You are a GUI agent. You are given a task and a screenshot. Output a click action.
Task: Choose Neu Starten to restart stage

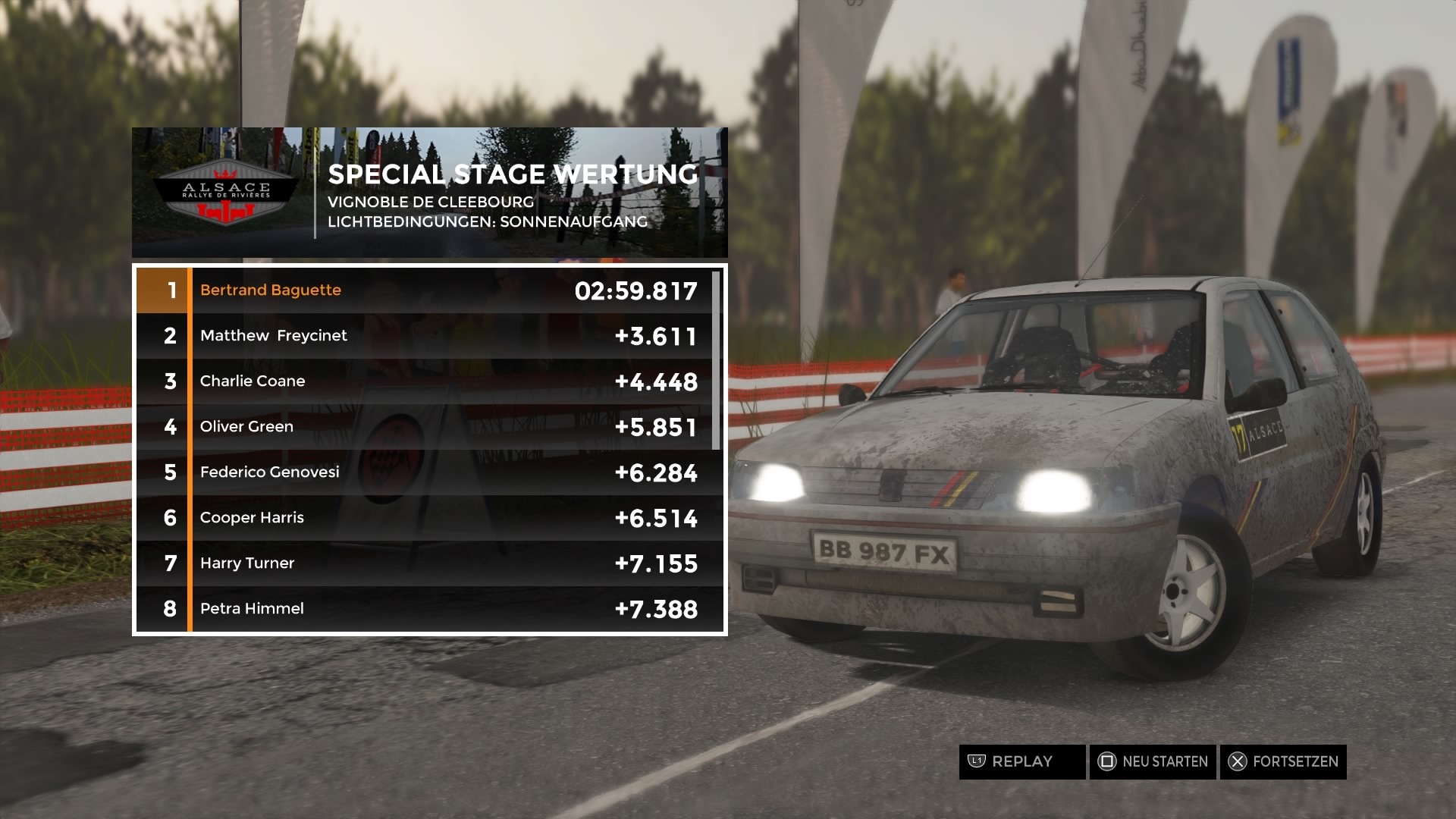1153,761
